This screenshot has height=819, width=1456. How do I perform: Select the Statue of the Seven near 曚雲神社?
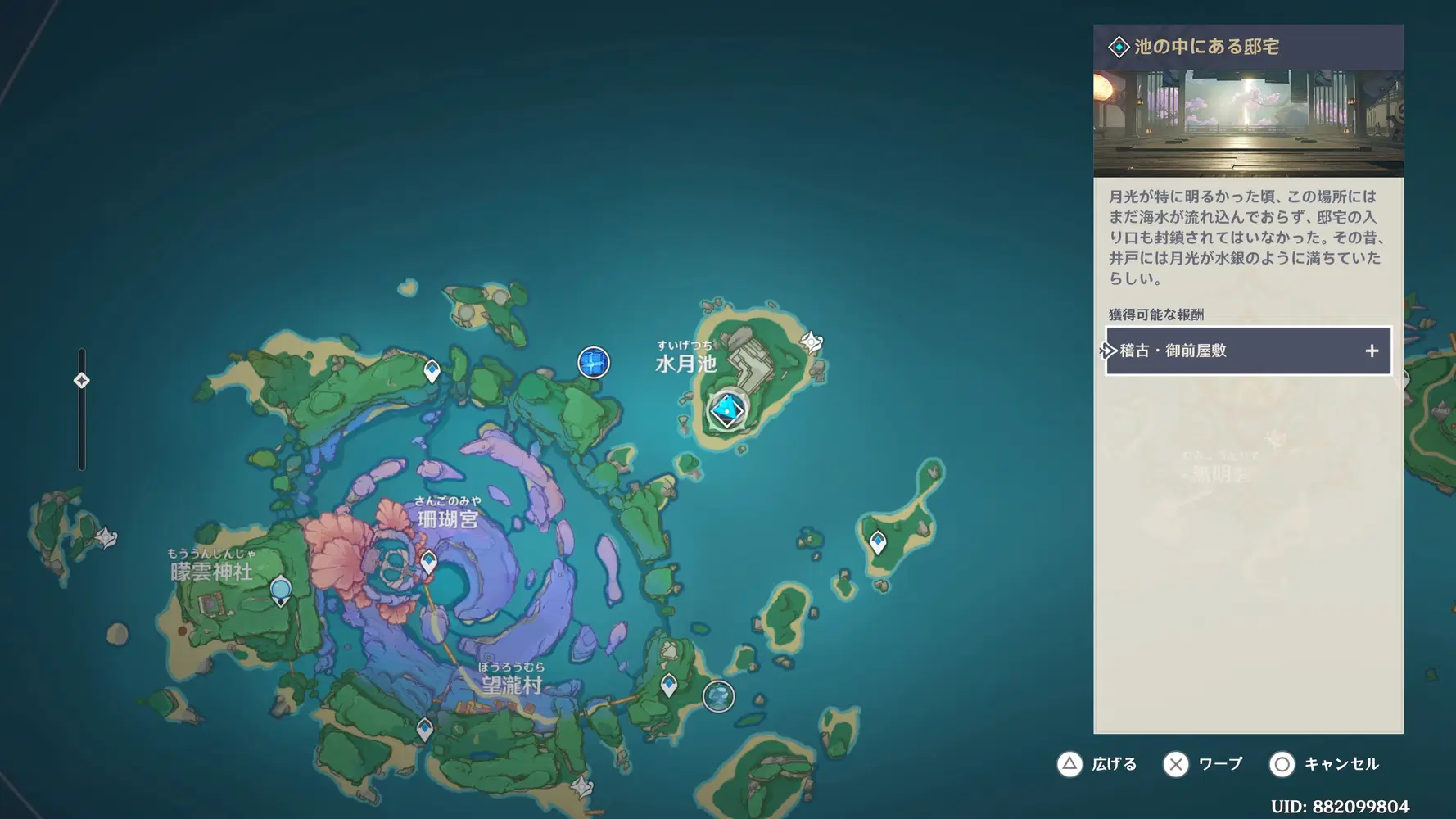pyautogui.click(x=280, y=590)
